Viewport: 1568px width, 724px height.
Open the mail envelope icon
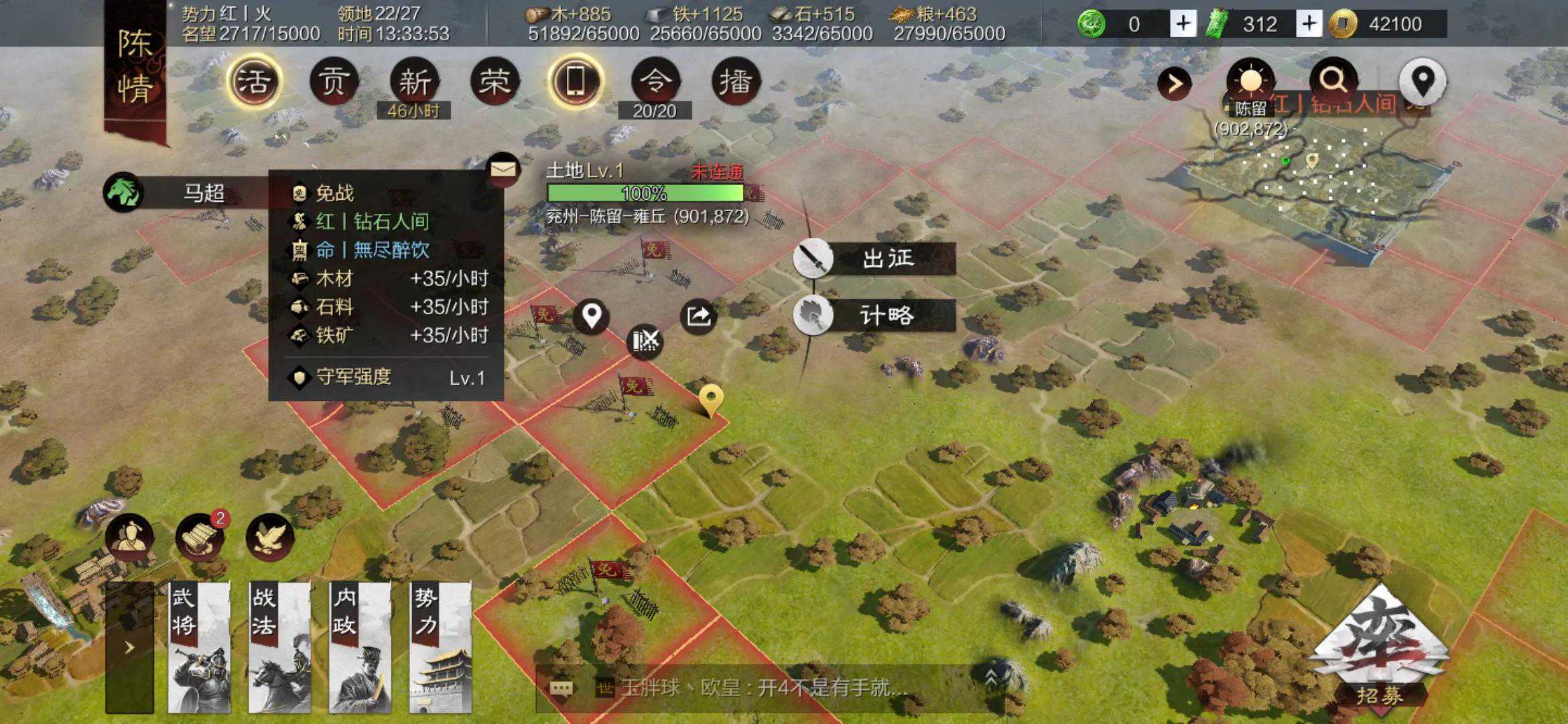coord(503,170)
